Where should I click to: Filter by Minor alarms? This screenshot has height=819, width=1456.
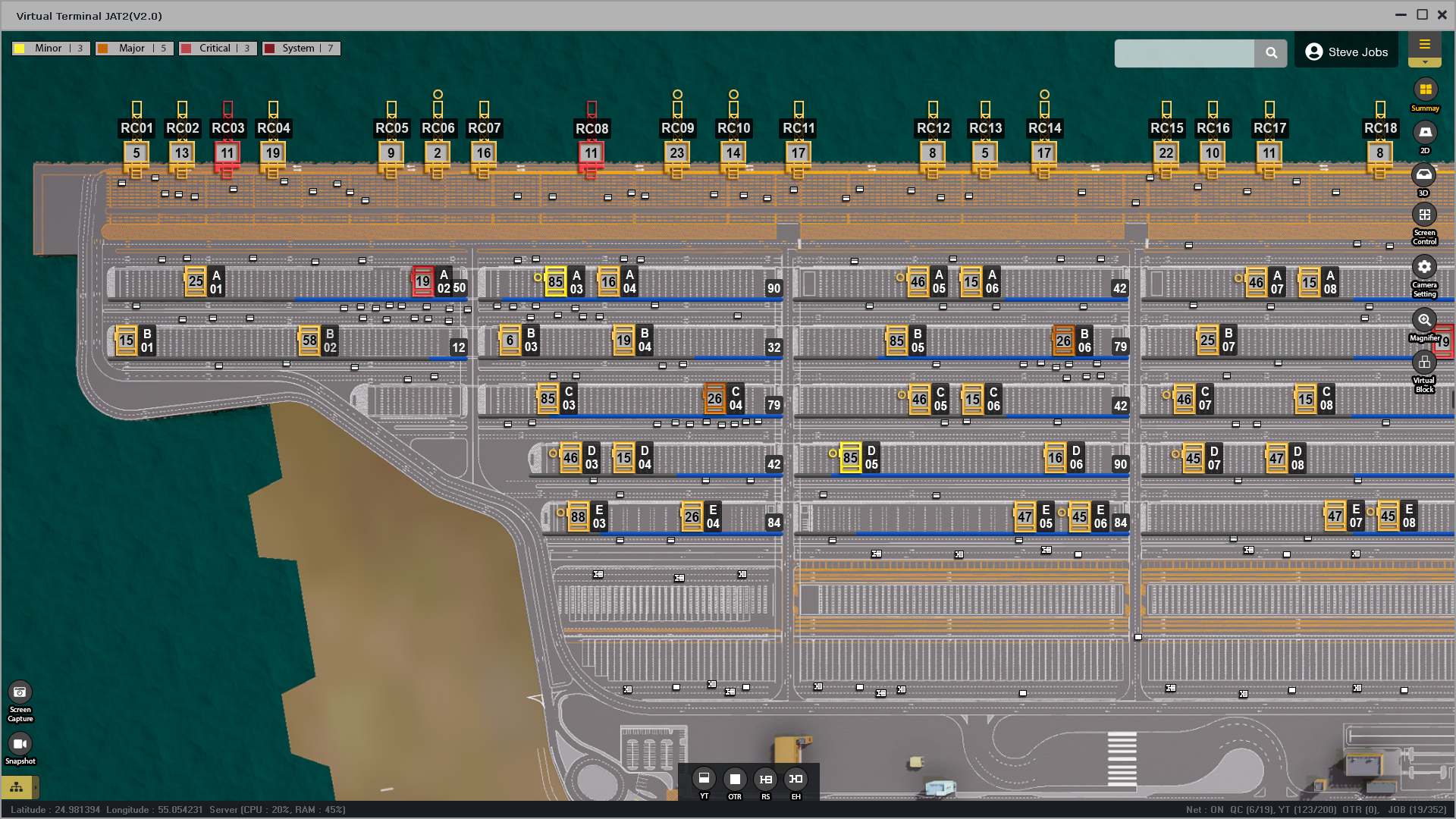coord(51,49)
